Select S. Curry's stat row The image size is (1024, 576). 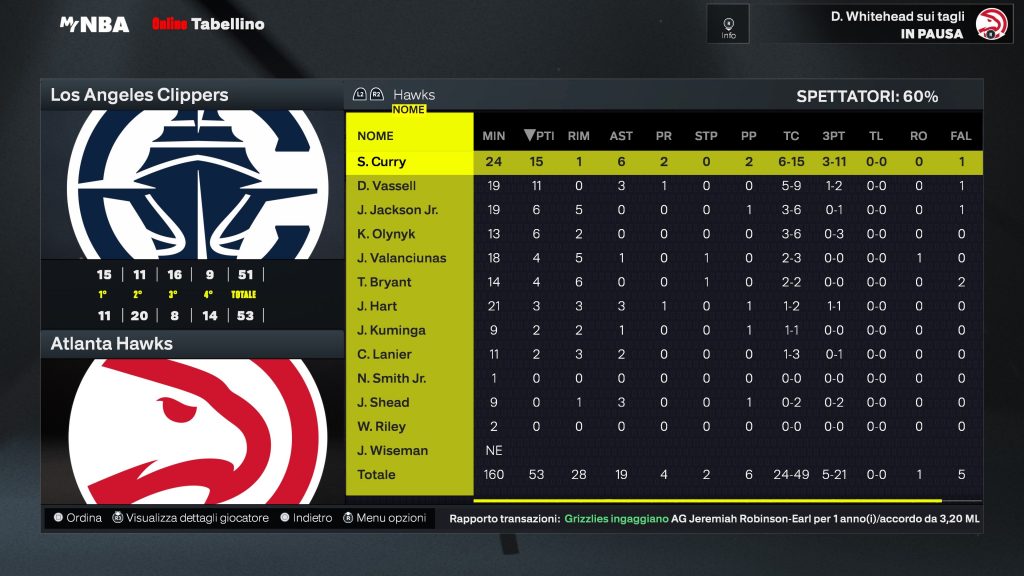coord(382,162)
